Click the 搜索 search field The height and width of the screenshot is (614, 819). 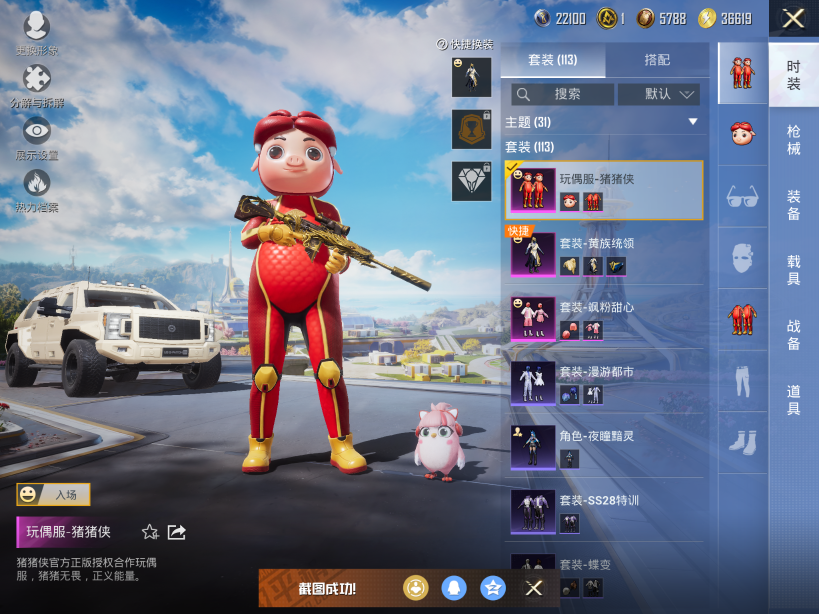click(563, 94)
